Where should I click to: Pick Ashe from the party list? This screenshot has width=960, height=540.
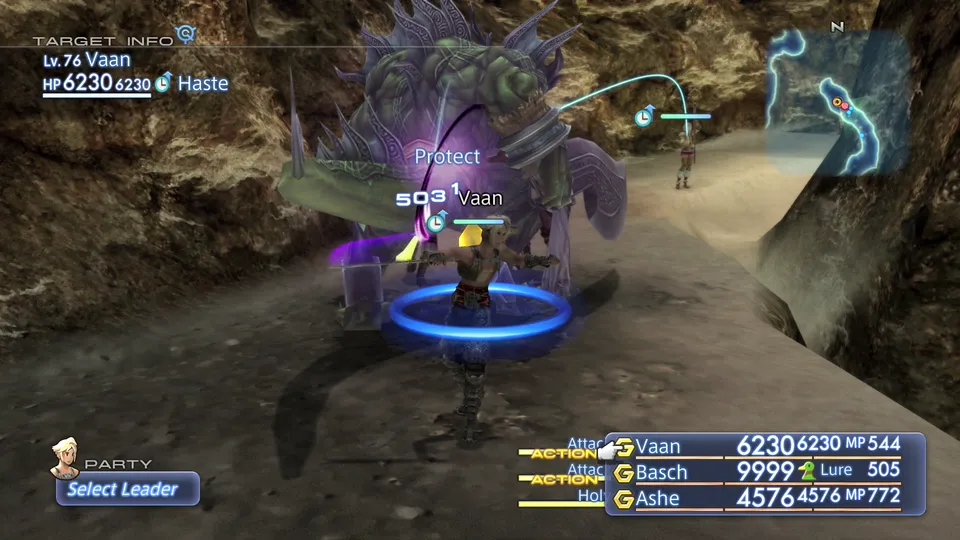pos(660,497)
